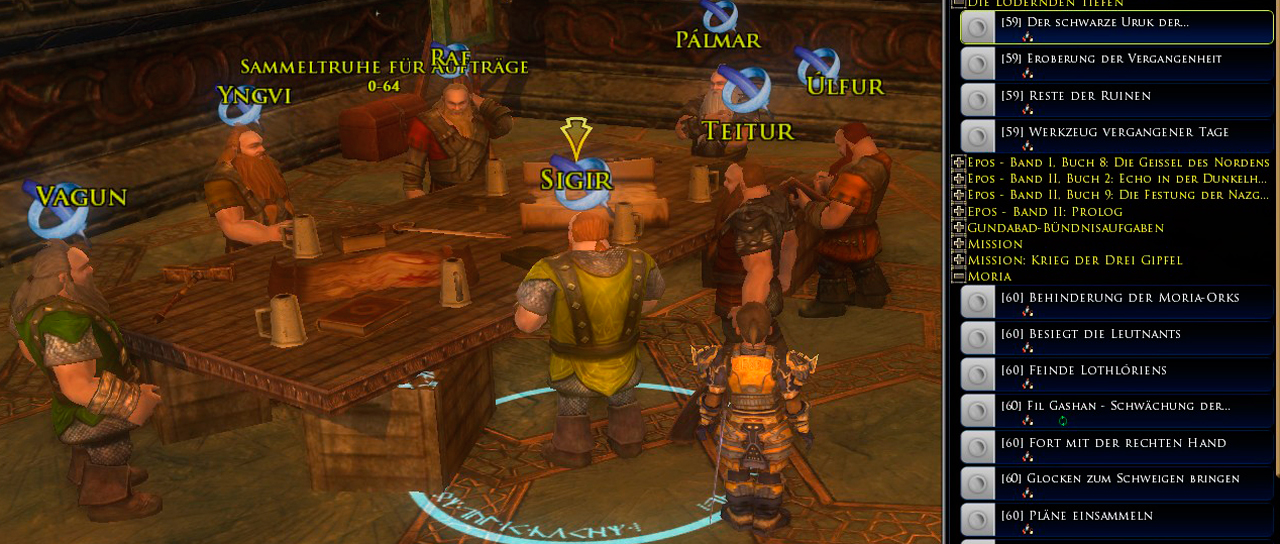Expand the plain Mission category
This screenshot has width=1280, height=544.
958,244
